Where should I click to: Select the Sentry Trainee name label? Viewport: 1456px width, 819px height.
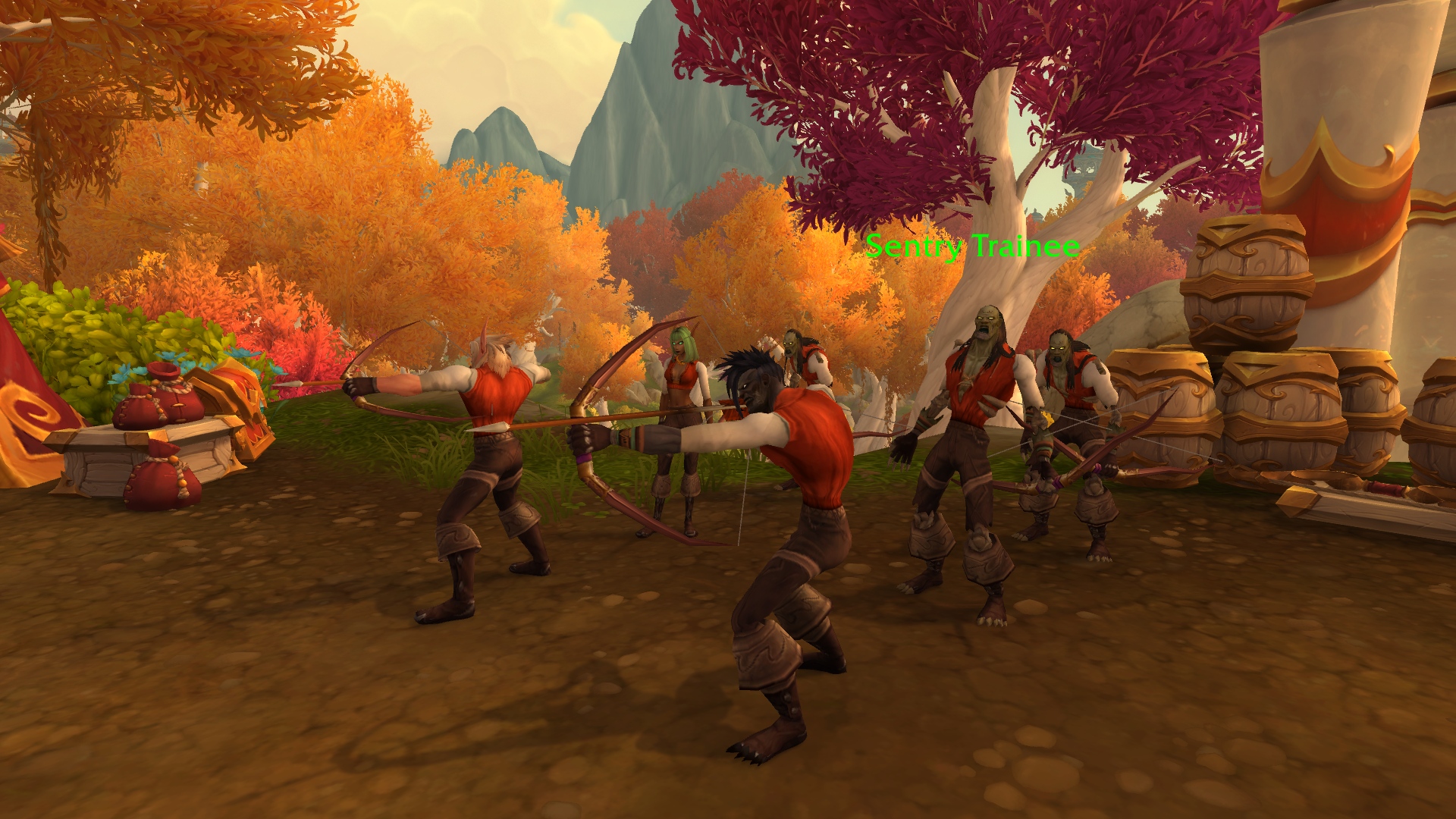[972, 246]
